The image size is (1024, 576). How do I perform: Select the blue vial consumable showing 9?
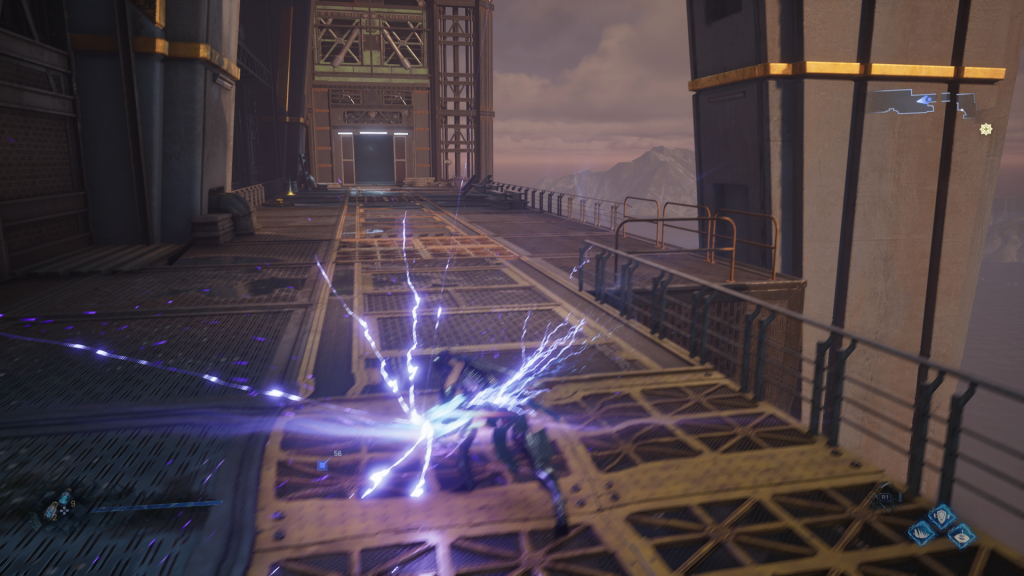coord(64,498)
